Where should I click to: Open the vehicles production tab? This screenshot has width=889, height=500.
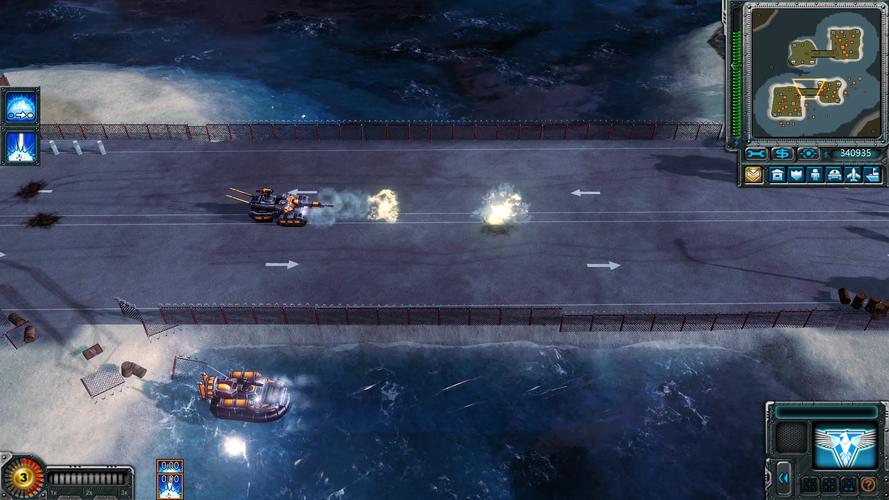pos(835,175)
